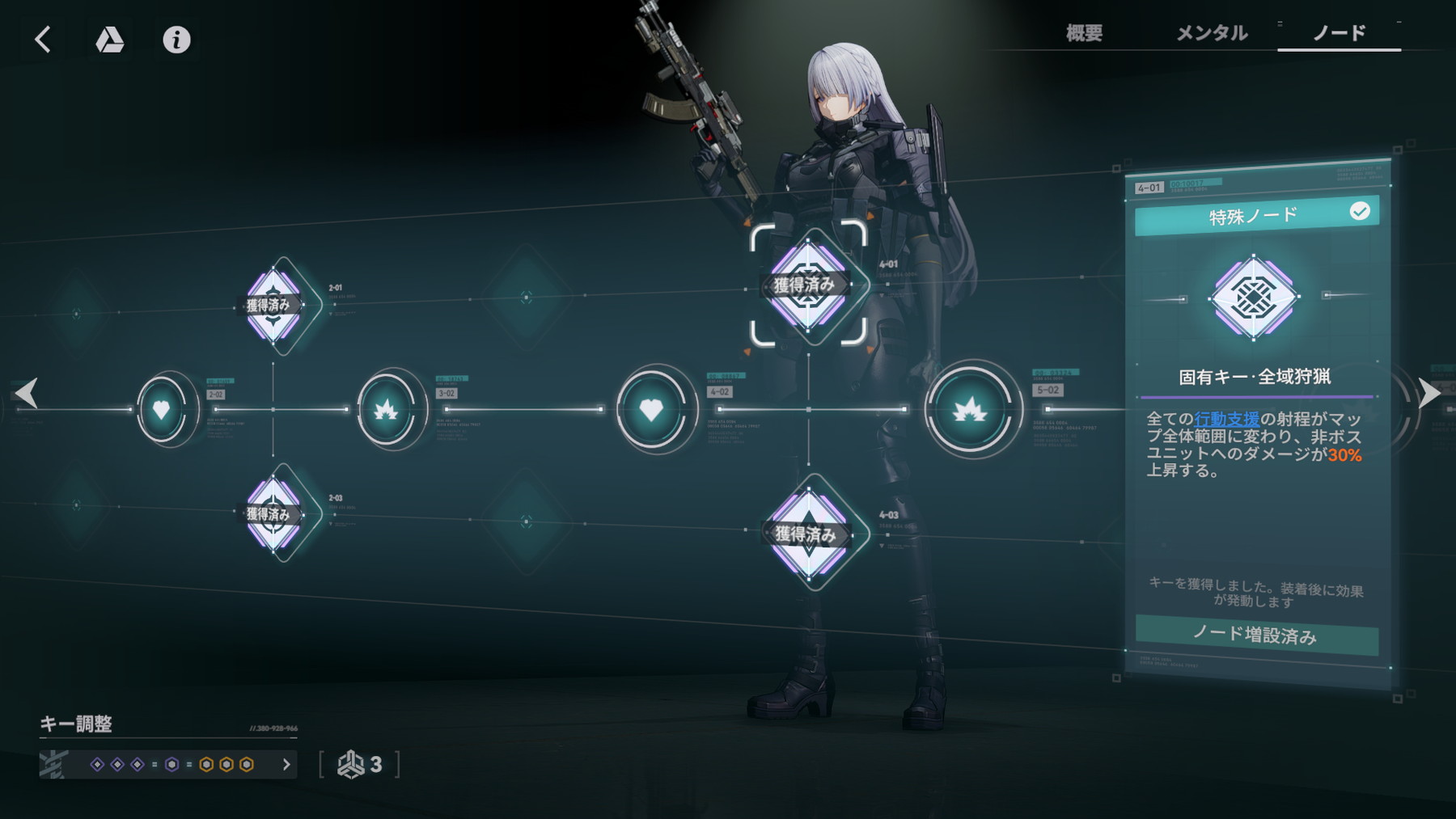Open the cube item counter showing 3

pyautogui.click(x=361, y=764)
